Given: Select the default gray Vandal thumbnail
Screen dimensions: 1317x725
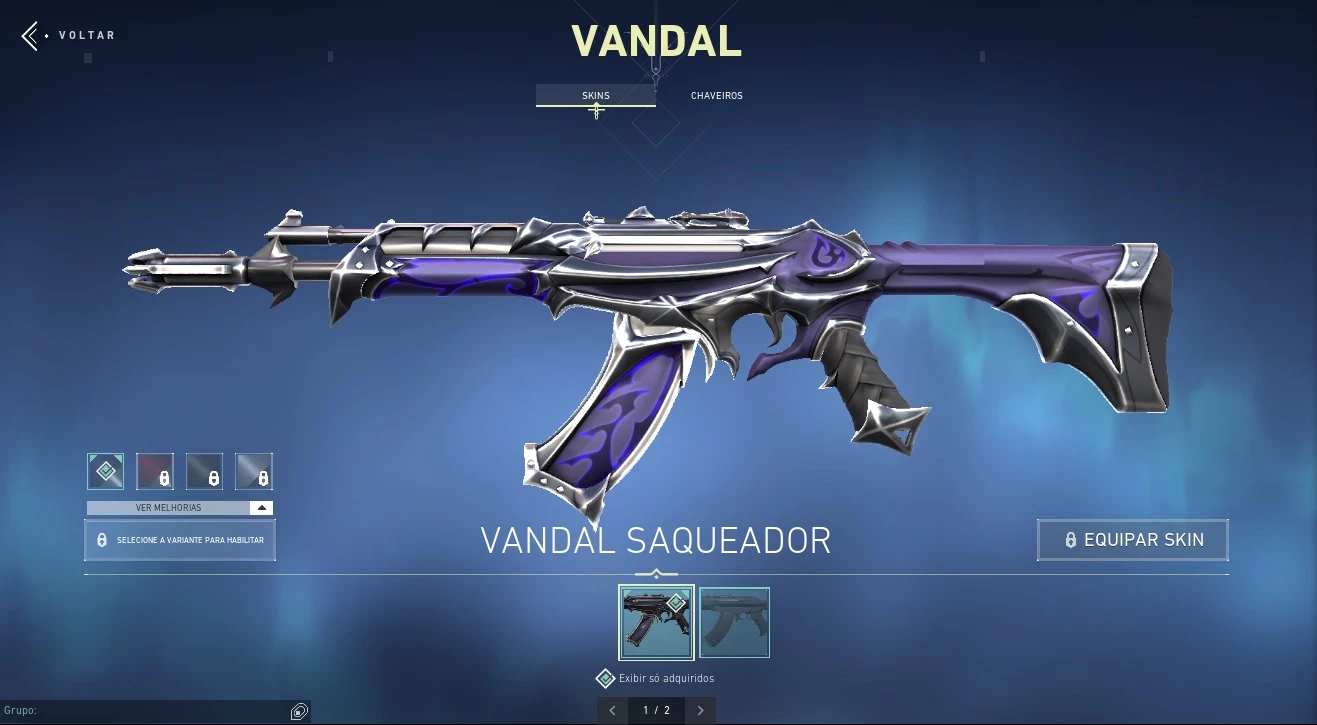Looking at the screenshot, I should [734, 622].
